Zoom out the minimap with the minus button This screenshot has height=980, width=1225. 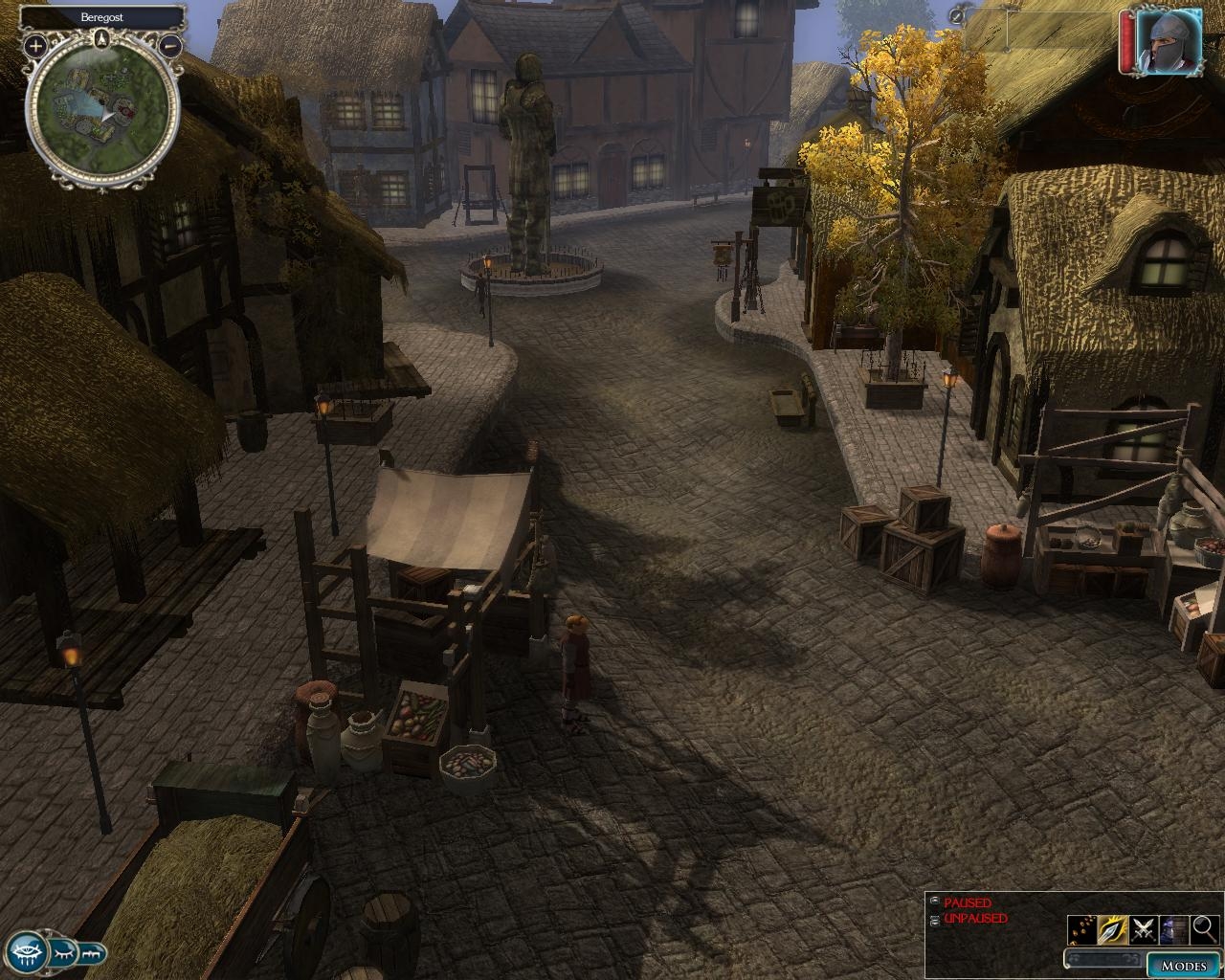pyautogui.click(x=170, y=44)
